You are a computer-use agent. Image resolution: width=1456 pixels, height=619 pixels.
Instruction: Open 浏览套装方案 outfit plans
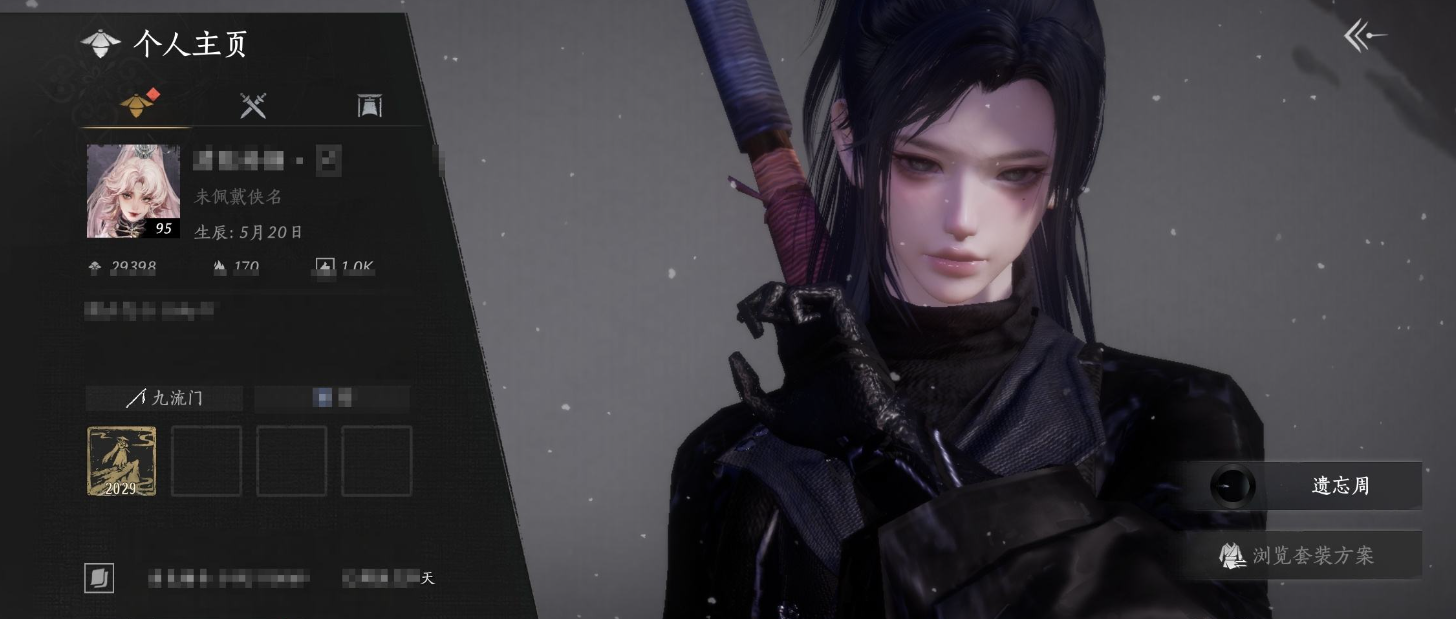point(1299,555)
